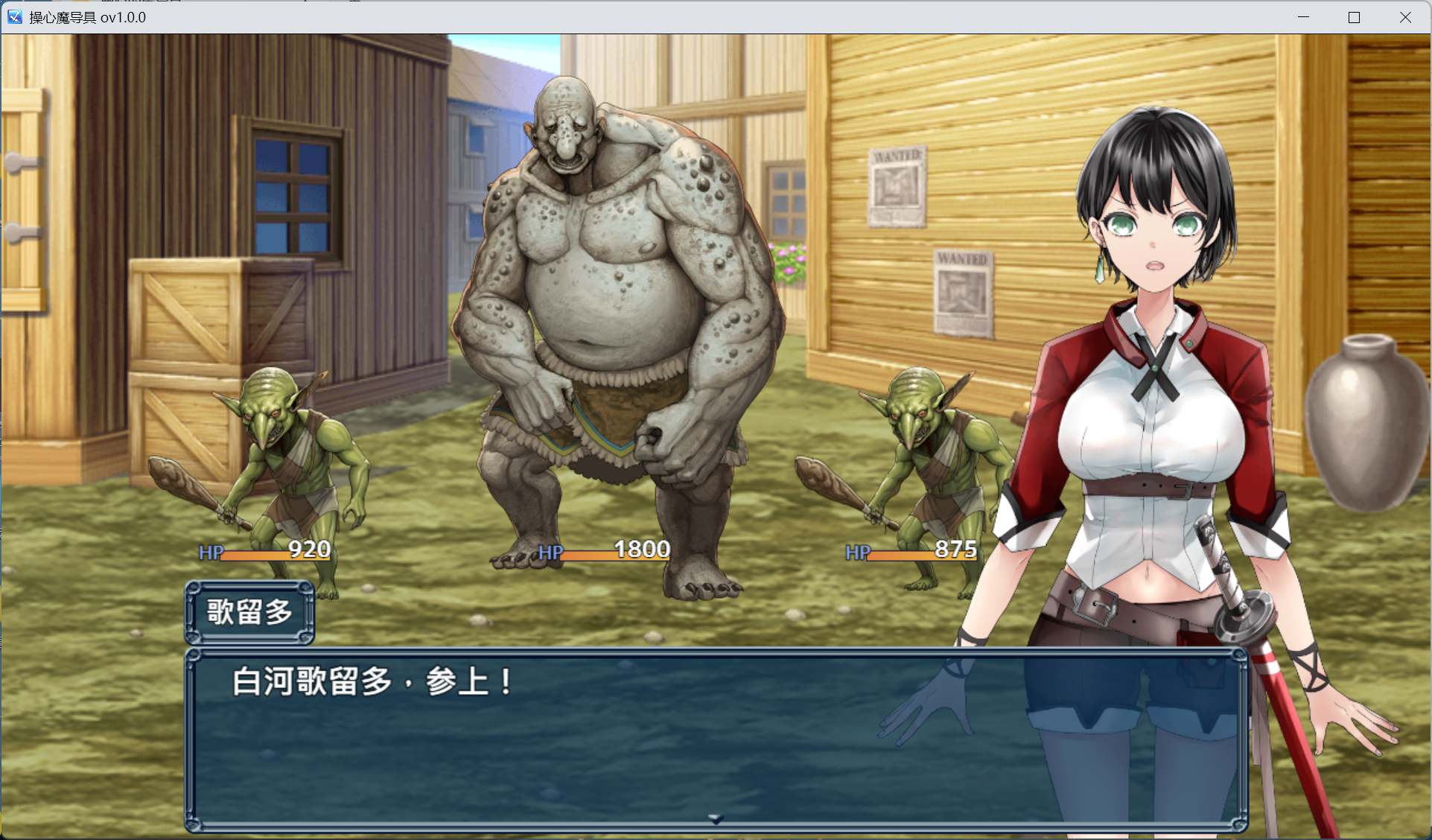
Task: Click the name box labeled 歌留多
Action: [250, 612]
